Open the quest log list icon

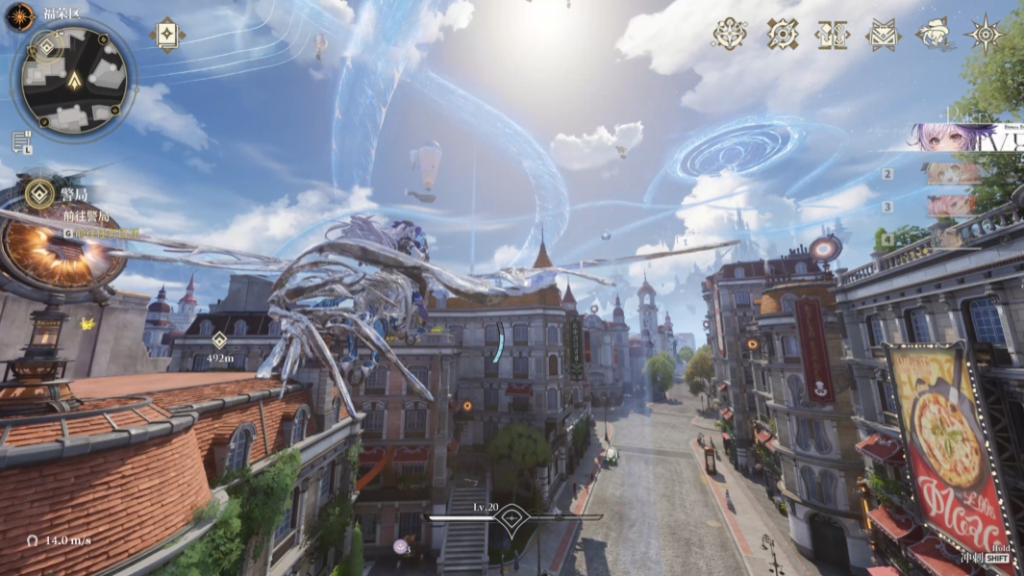point(21,141)
